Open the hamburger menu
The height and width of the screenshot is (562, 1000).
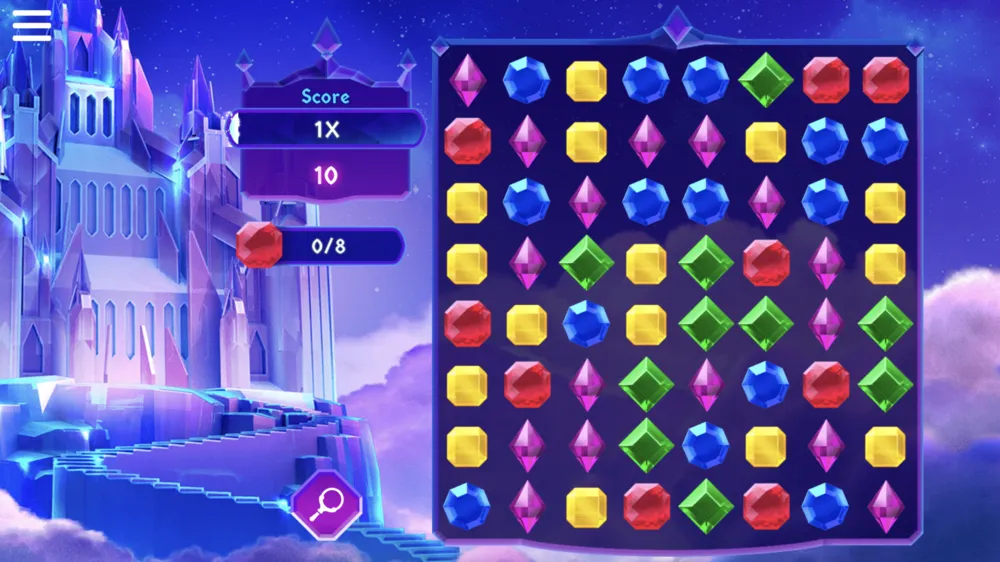31,24
